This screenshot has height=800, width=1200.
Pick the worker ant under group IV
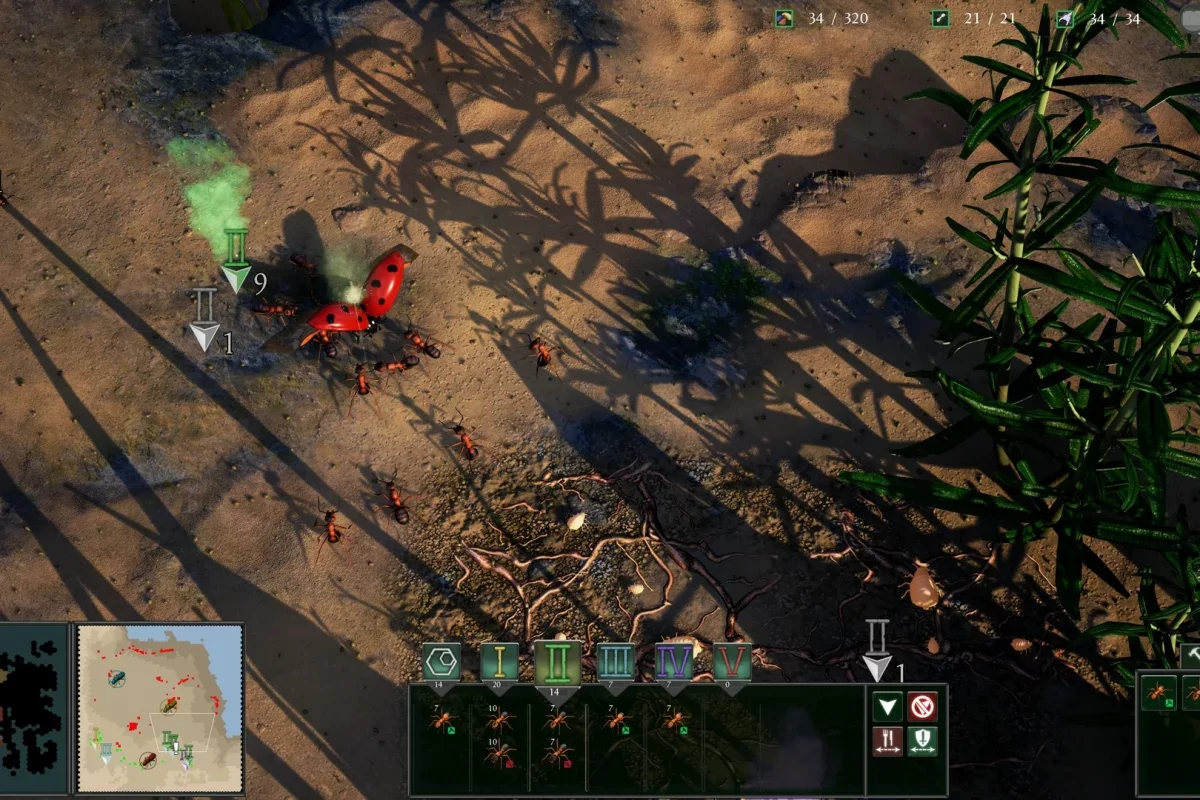click(x=674, y=721)
